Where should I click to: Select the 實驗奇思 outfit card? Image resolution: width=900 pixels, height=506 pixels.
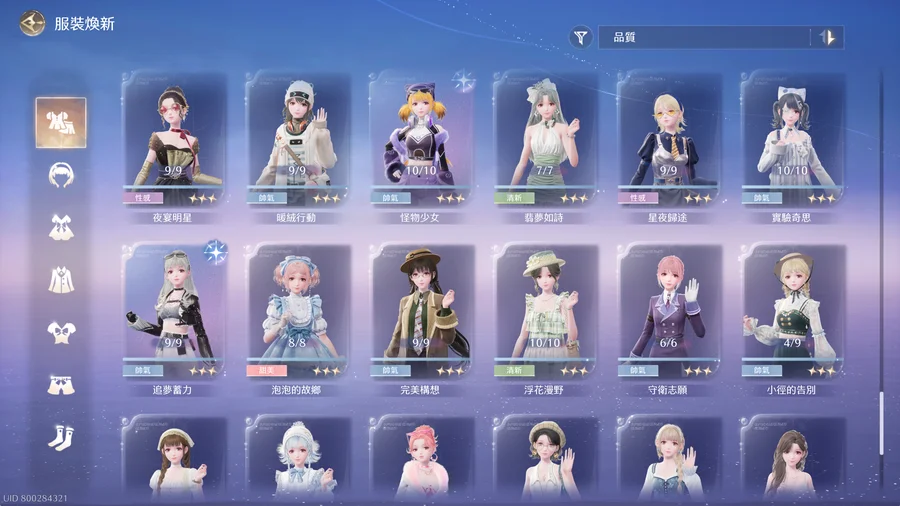point(791,140)
